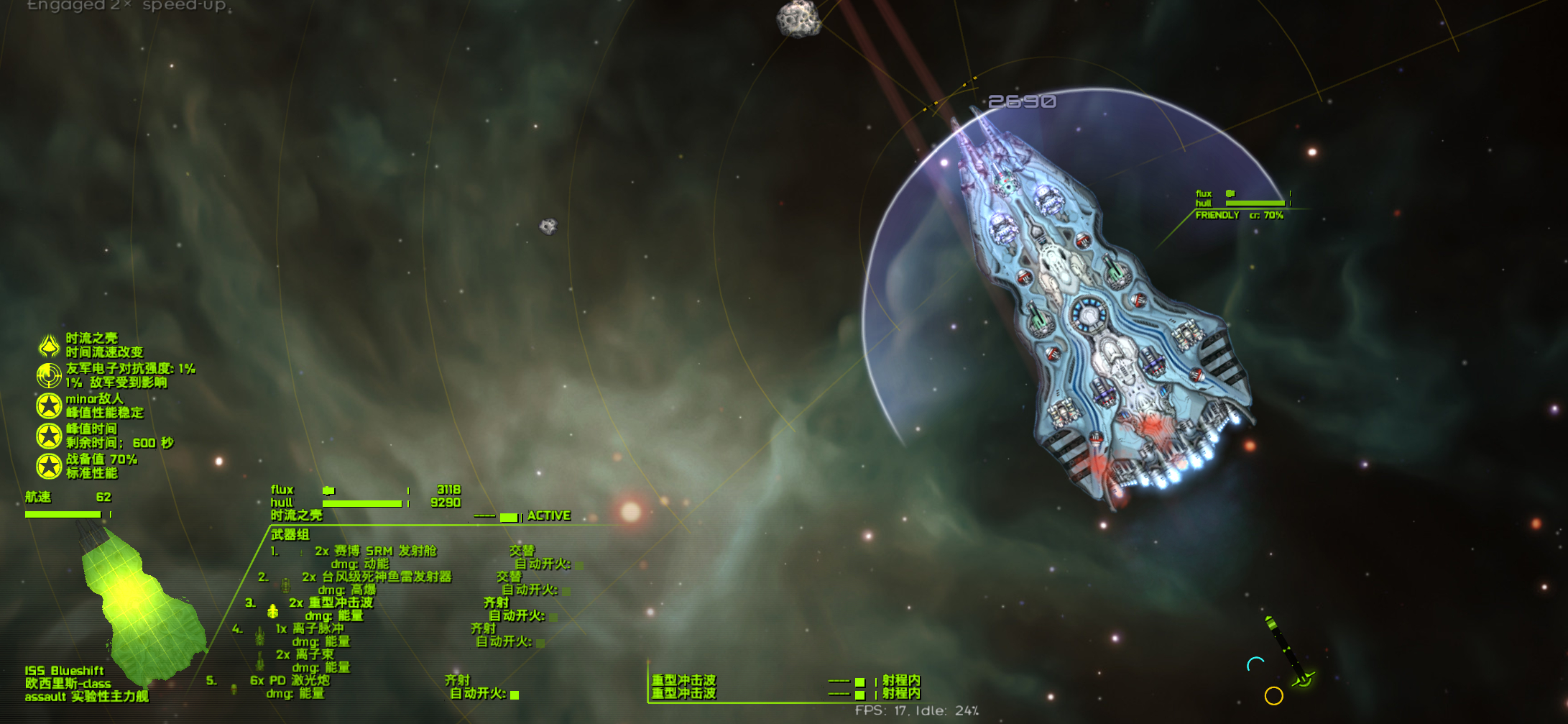Screen dimensions: 1568x724
Task: Click the 友军电子对抗强度 radar icon
Action: (x=49, y=375)
